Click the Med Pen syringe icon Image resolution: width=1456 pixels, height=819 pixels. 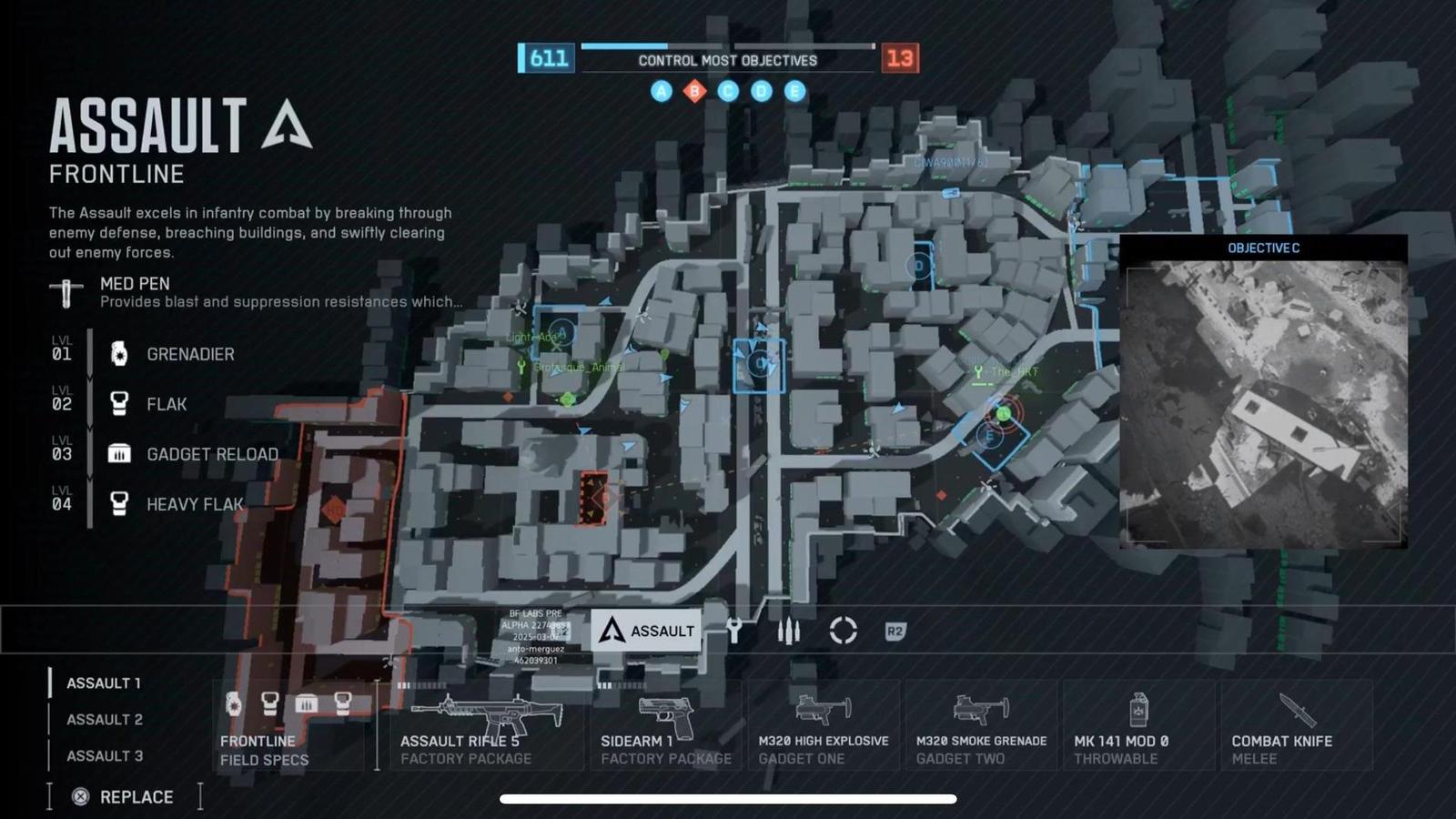64,289
